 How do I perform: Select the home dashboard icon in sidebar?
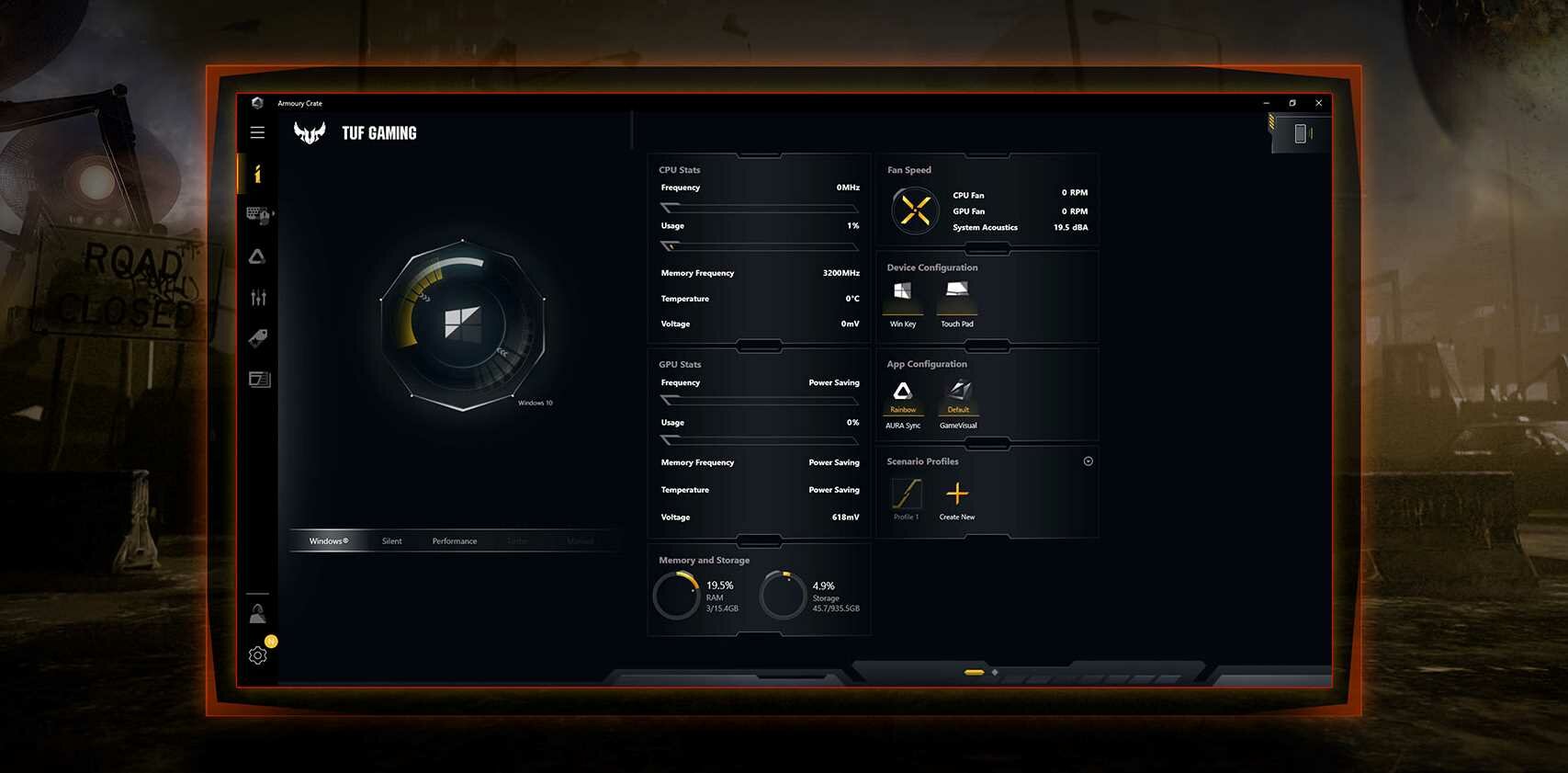coord(258,176)
